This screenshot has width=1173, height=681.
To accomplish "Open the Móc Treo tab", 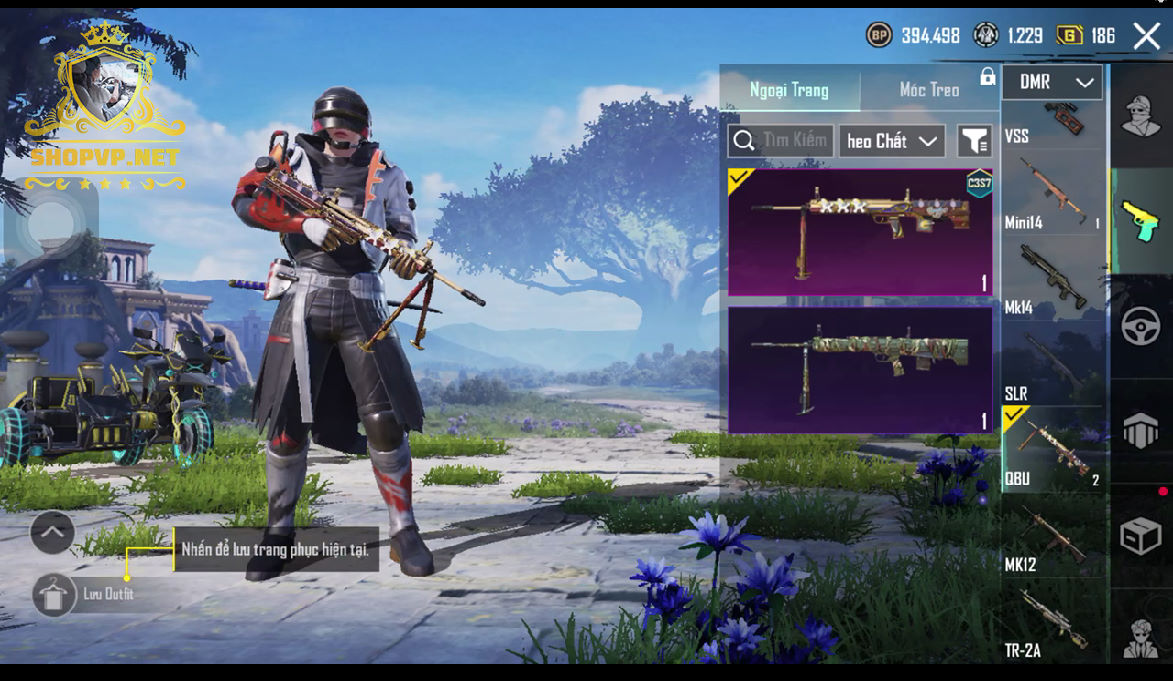I will coord(929,90).
